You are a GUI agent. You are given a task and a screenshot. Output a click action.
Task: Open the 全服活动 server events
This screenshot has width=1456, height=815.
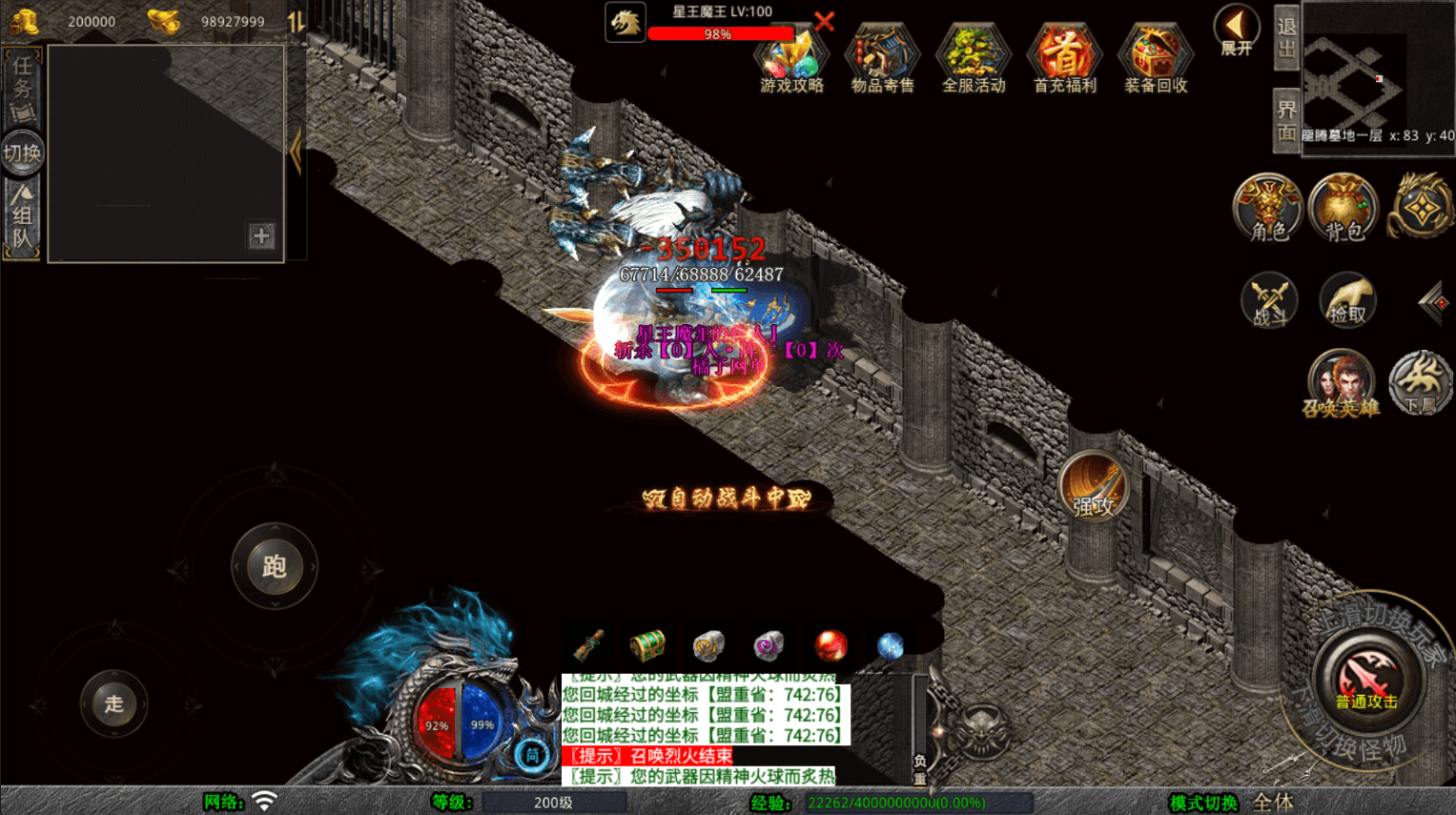(974, 59)
